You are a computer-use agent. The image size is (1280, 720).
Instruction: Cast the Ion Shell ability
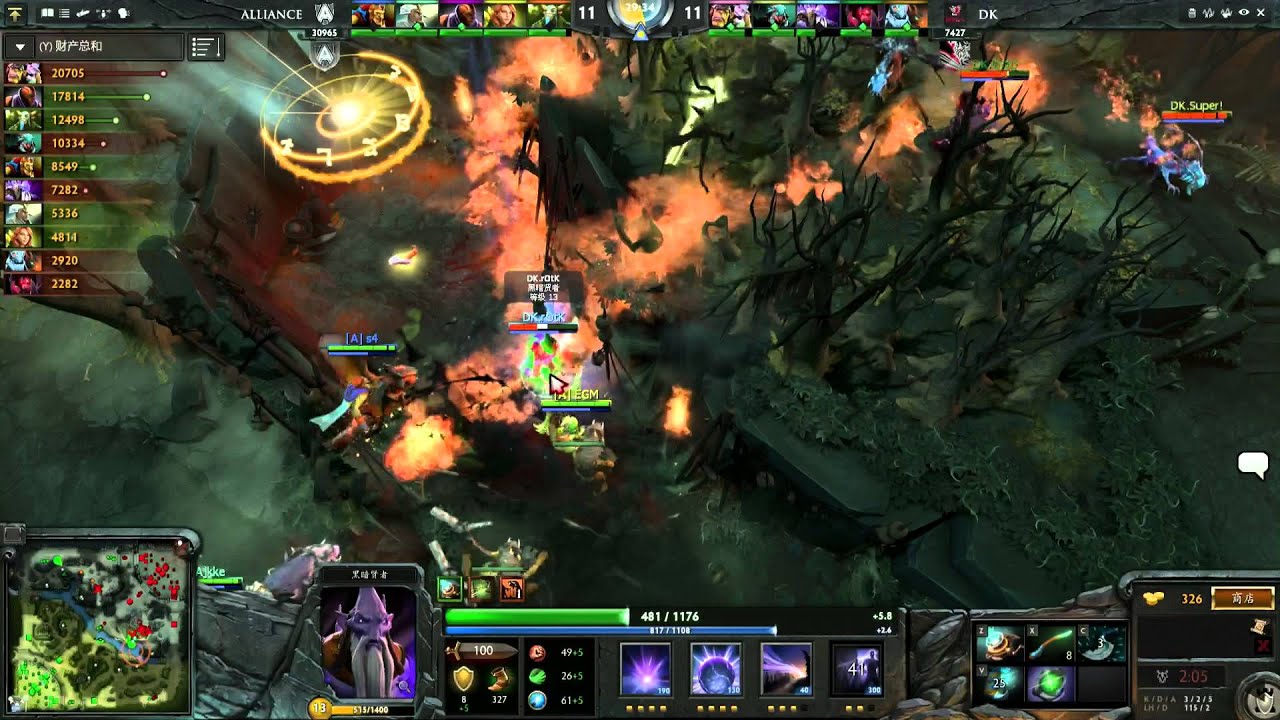click(x=715, y=668)
